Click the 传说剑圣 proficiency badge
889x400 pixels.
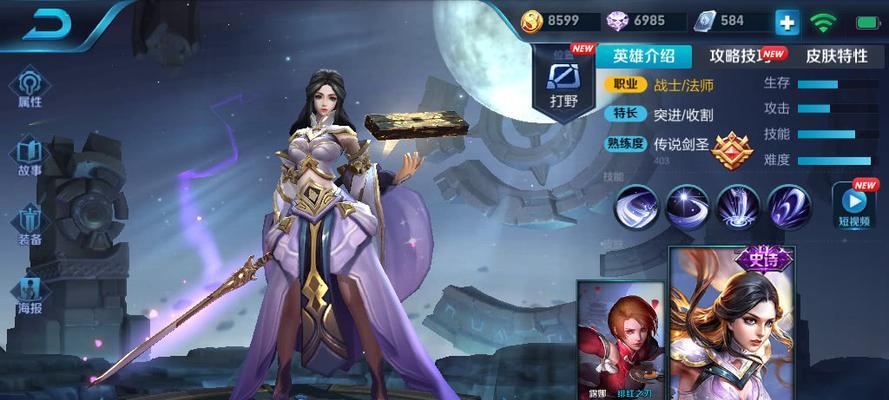click(731, 148)
